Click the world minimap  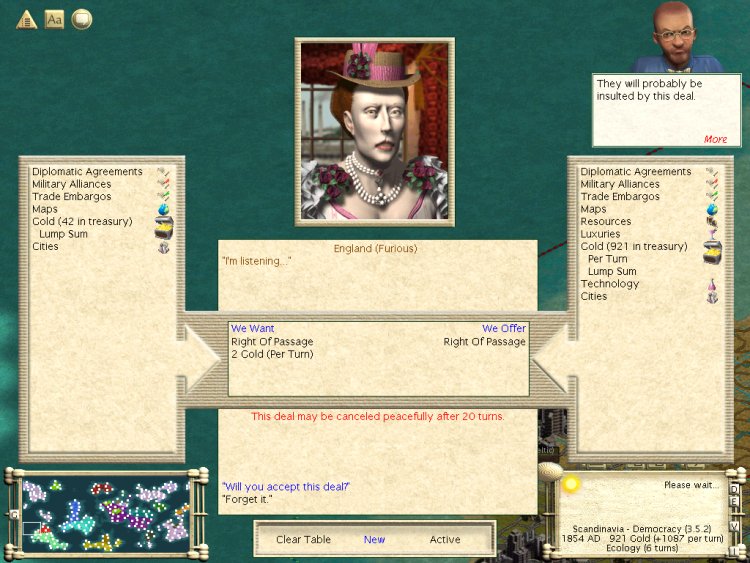pyautogui.click(x=105, y=513)
